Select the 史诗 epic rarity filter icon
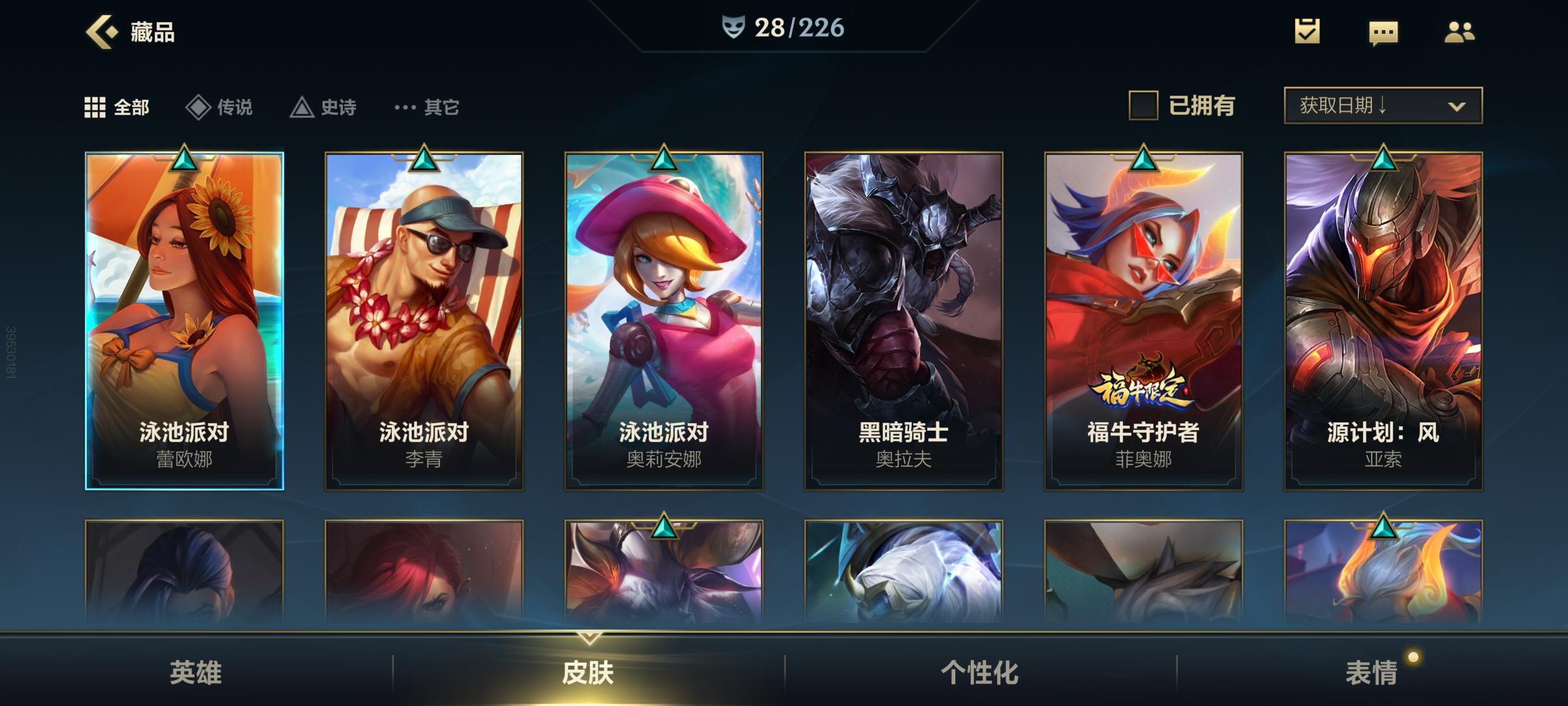Image resolution: width=1568 pixels, height=706 pixels. tap(302, 106)
